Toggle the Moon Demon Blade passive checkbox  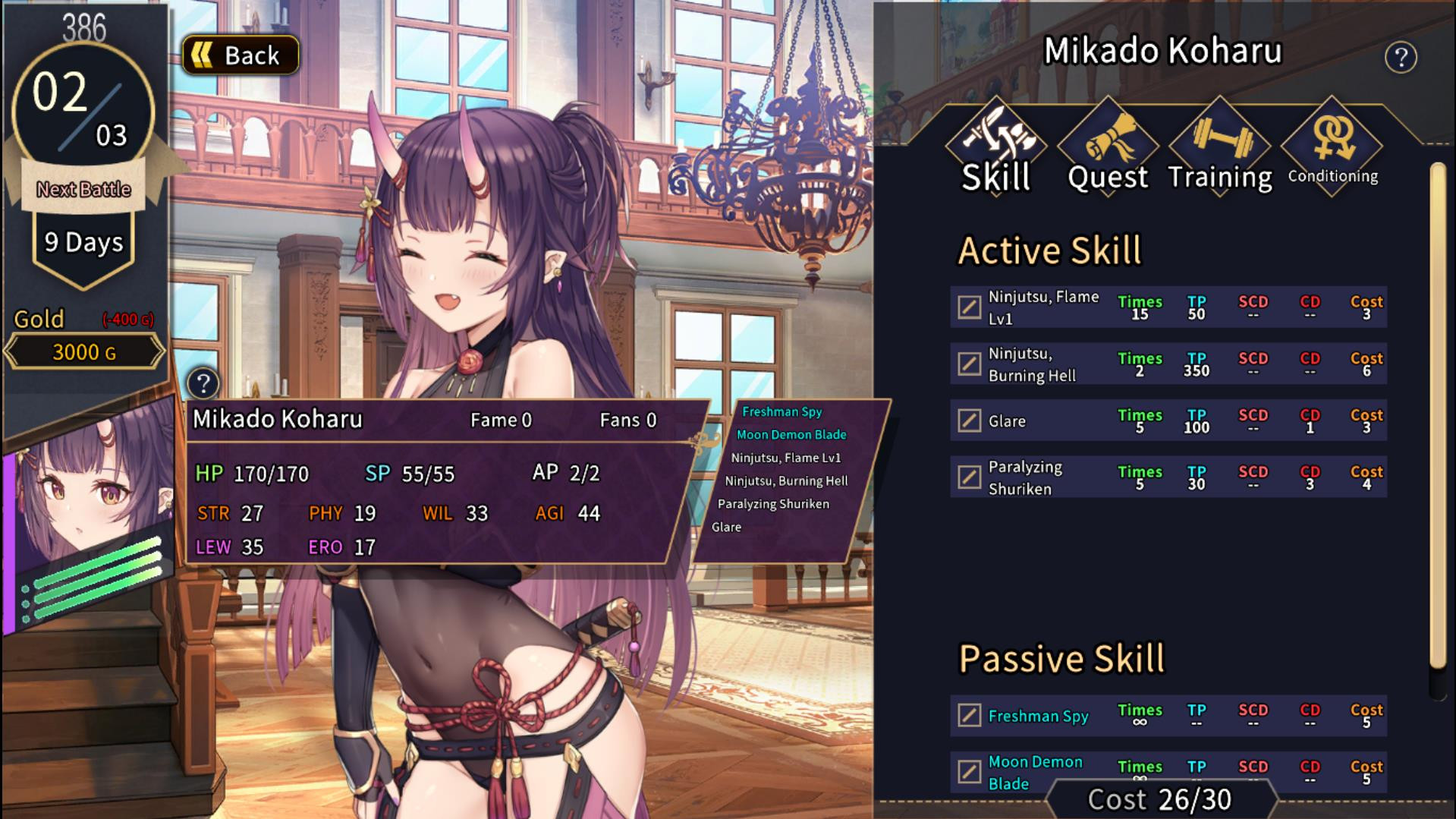coord(969,772)
